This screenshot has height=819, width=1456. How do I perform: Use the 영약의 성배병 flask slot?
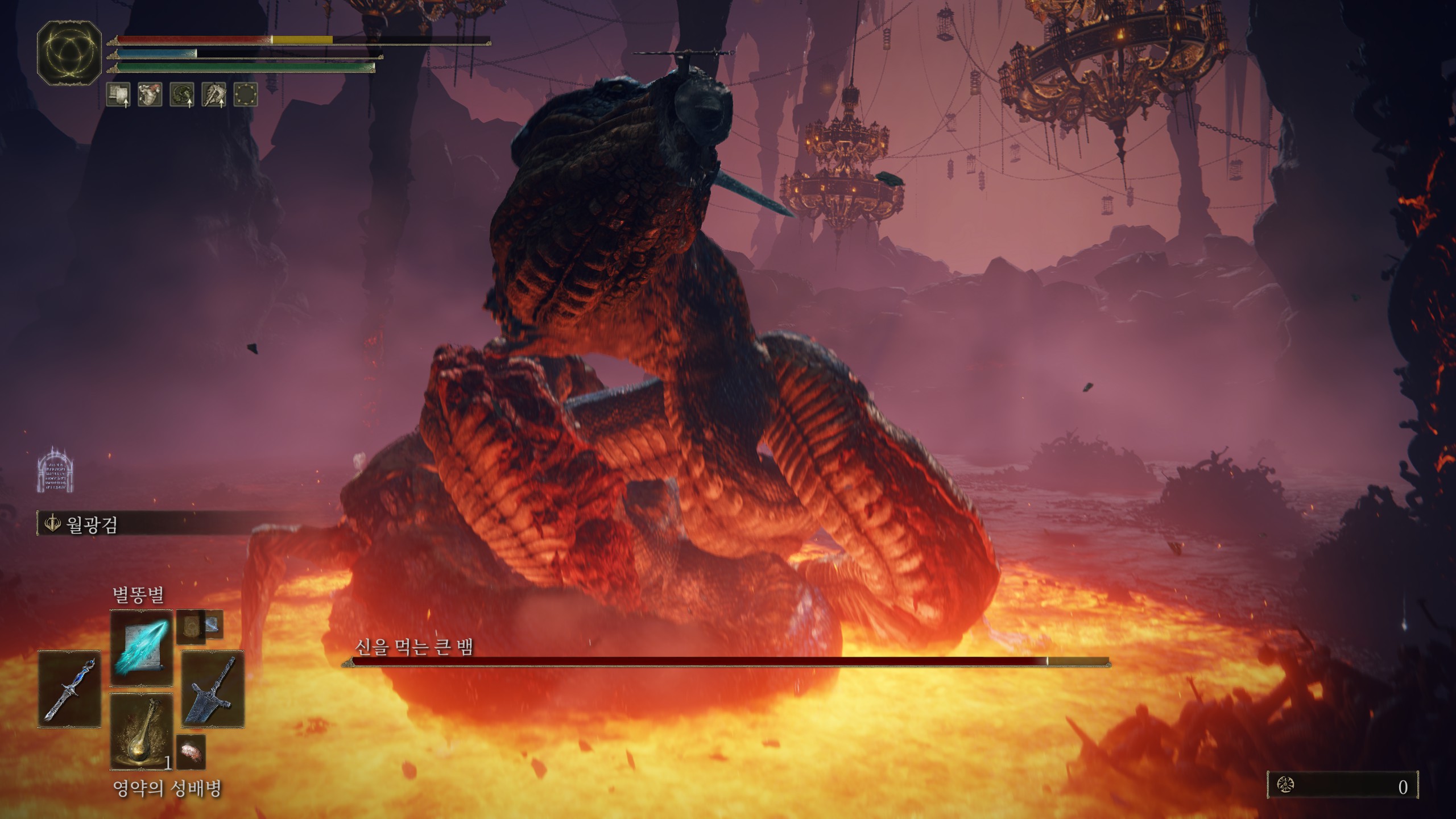(141, 732)
